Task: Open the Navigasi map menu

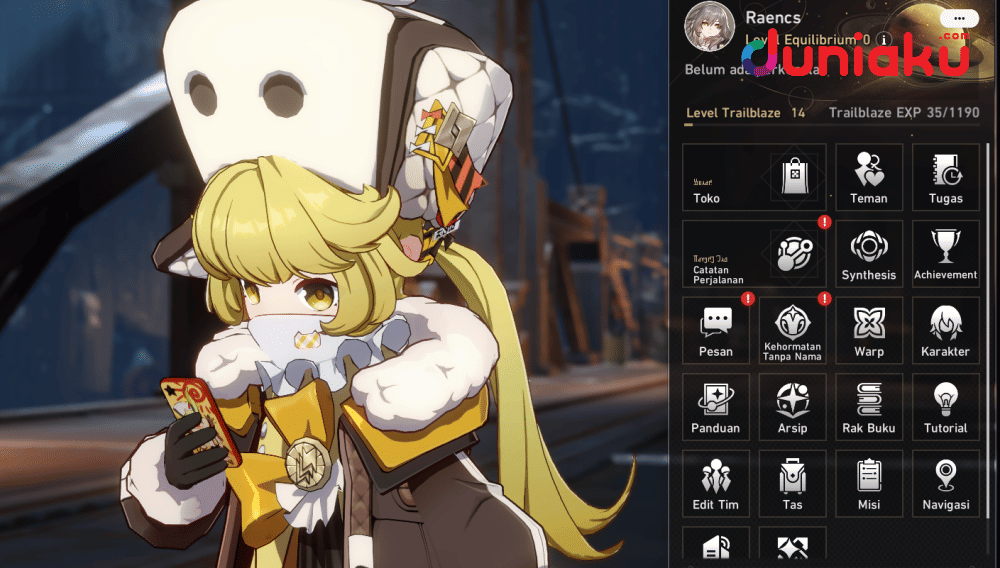Action: (945, 484)
